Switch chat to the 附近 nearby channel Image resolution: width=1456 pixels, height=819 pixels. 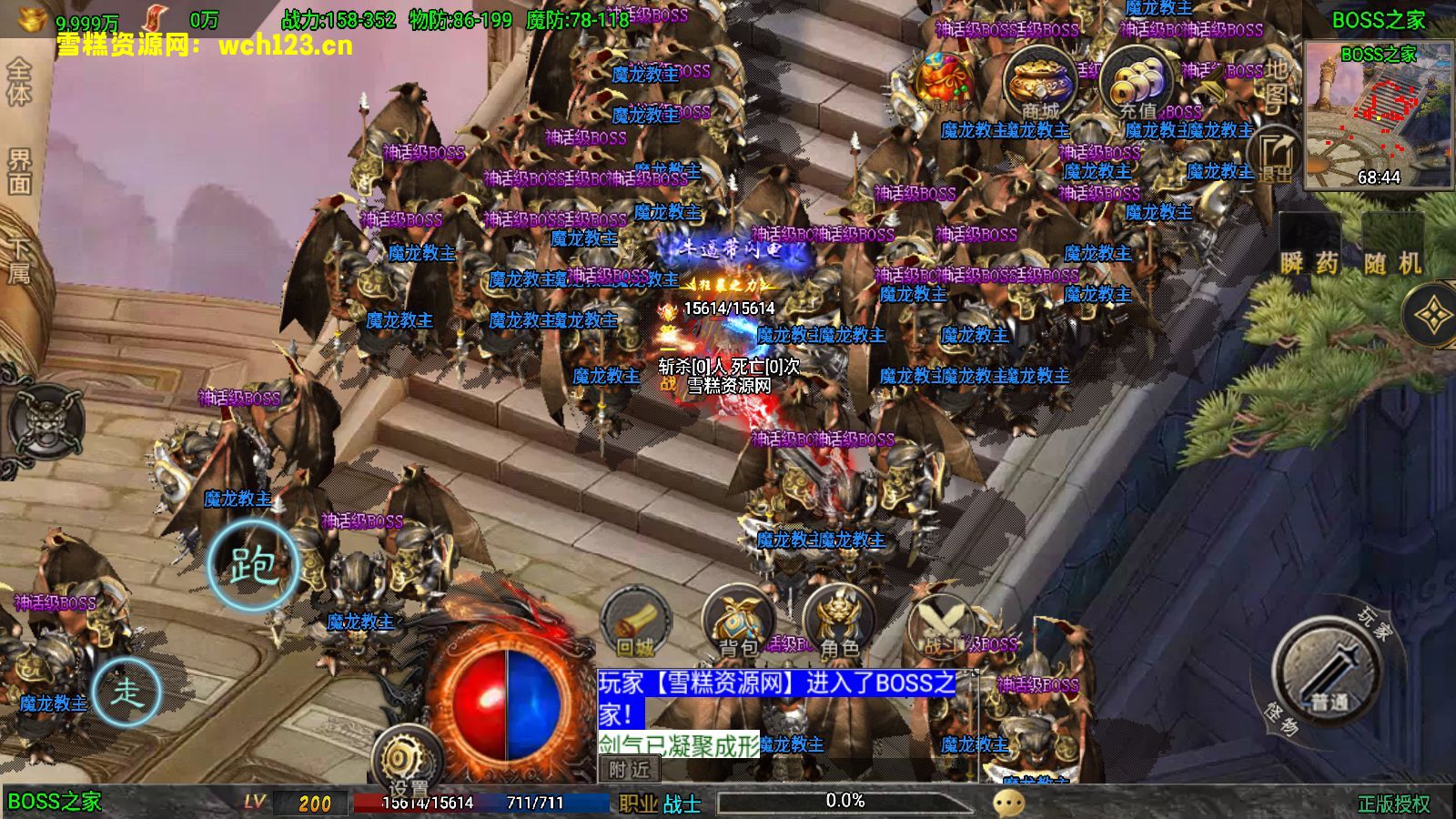point(630,770)
